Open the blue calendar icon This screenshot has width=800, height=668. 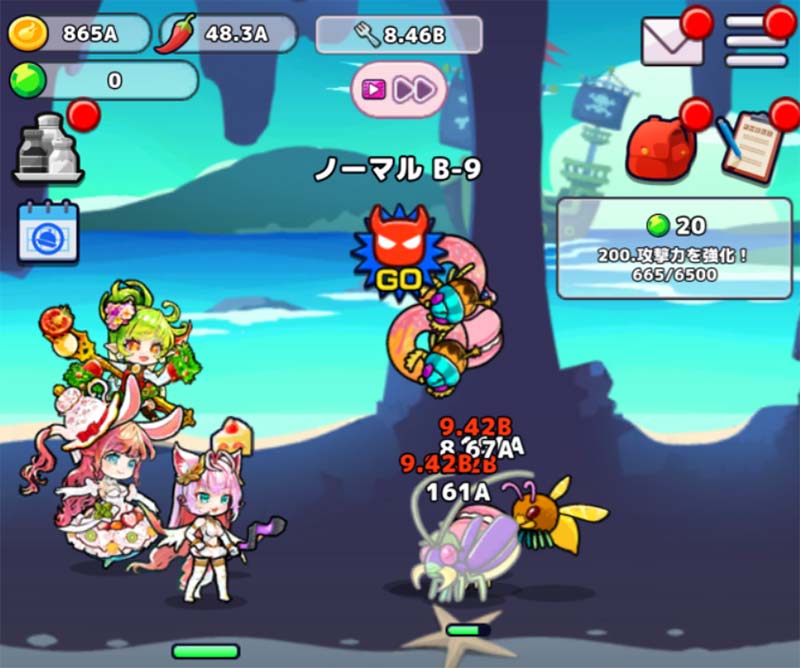pos(48,232)
